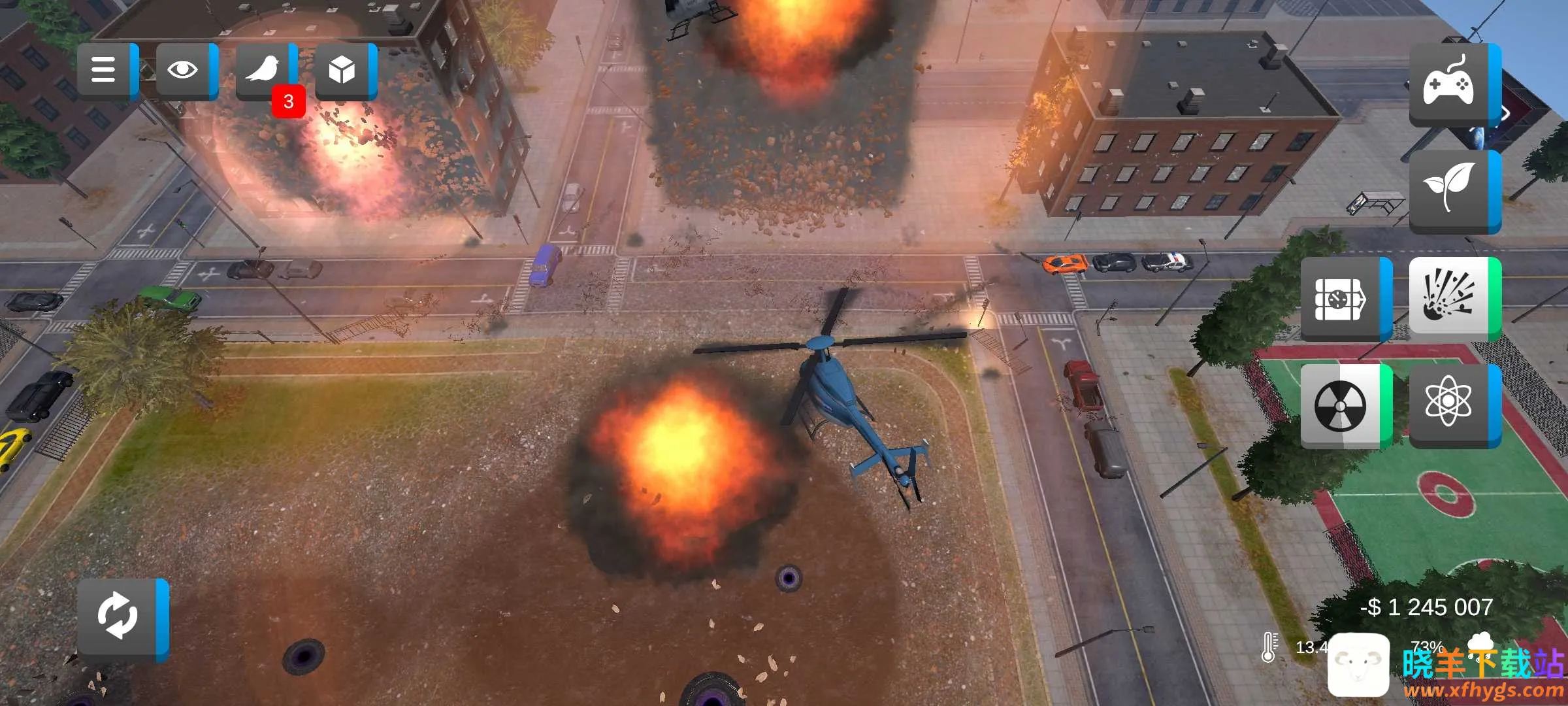The width and height of the screenshot is (1568, 706).
Task: Open the hamburger main menu
Action: pos(105,70)
